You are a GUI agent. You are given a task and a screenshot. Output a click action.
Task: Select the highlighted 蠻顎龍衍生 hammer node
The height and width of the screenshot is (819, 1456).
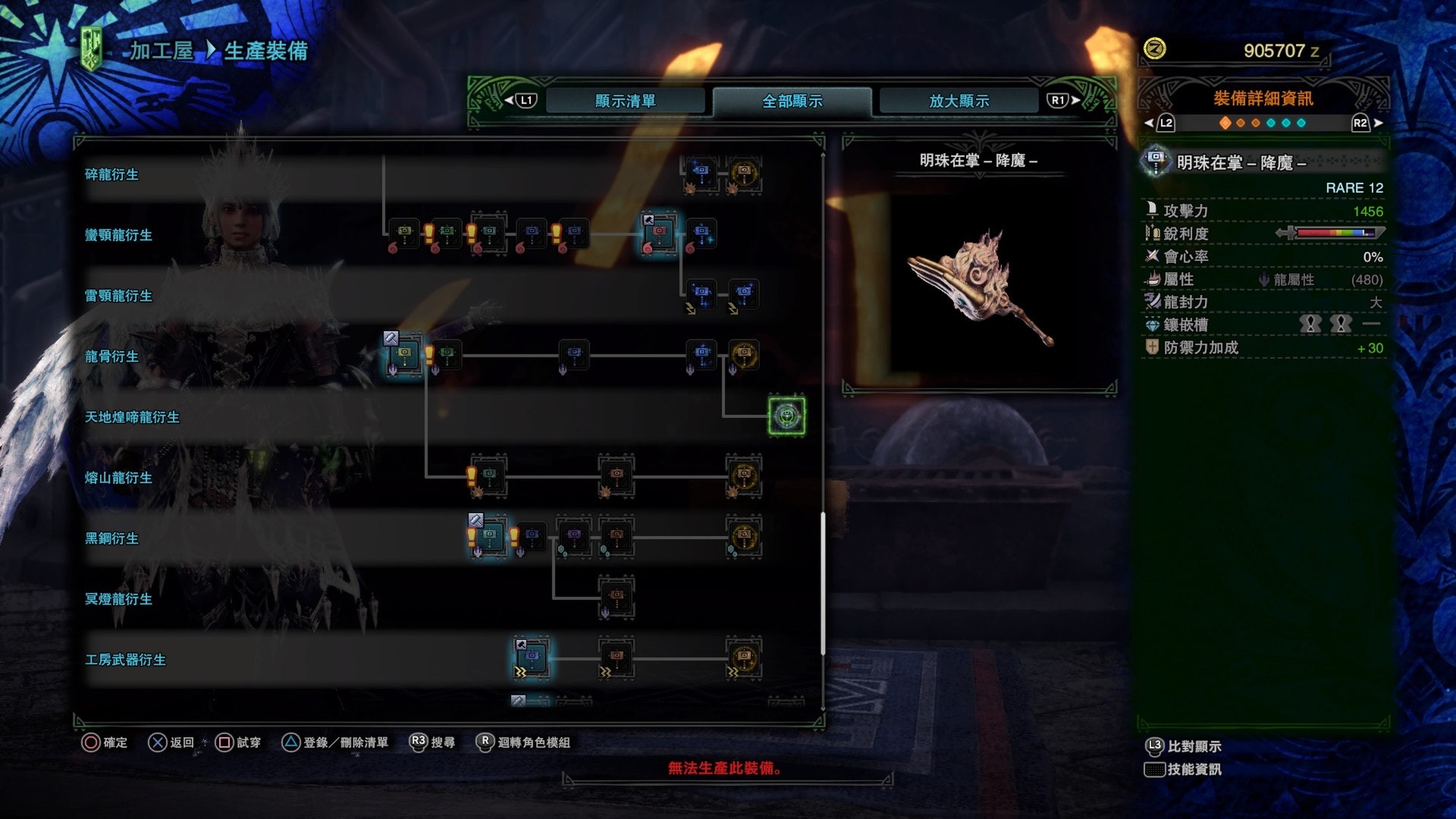pyautogui.click(x=659, y=232)
